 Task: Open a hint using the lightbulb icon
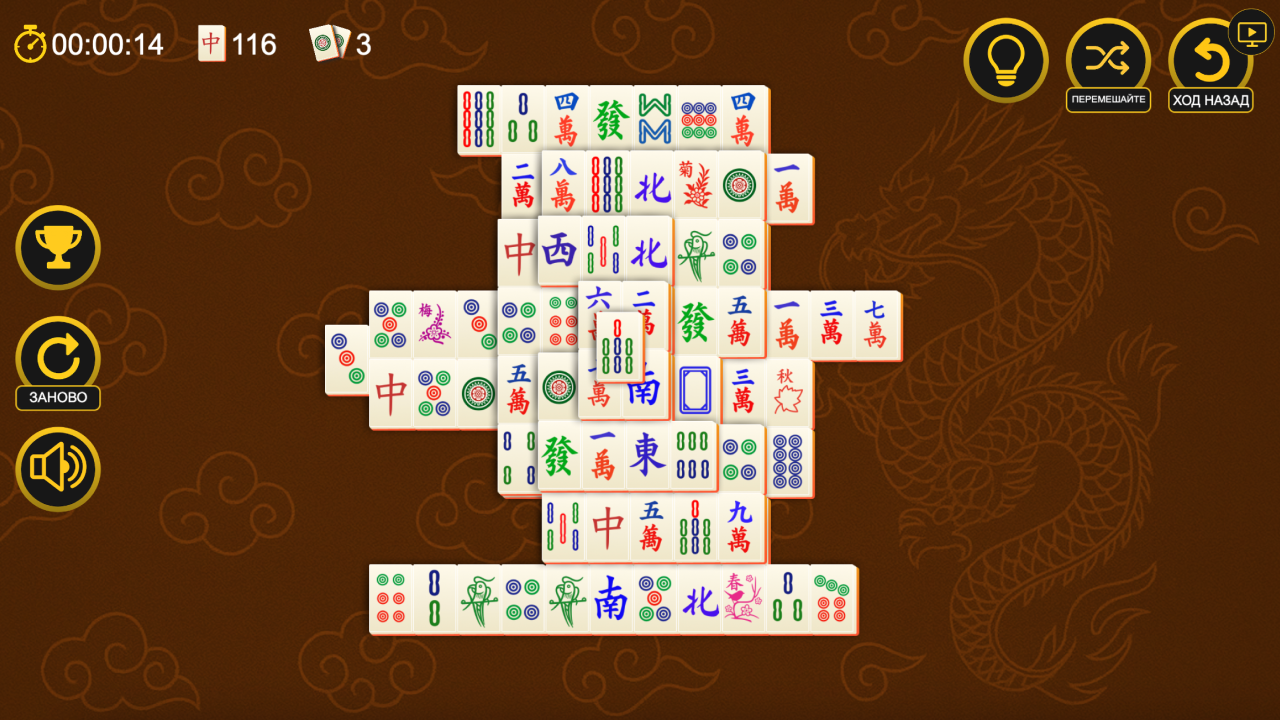1006,60
